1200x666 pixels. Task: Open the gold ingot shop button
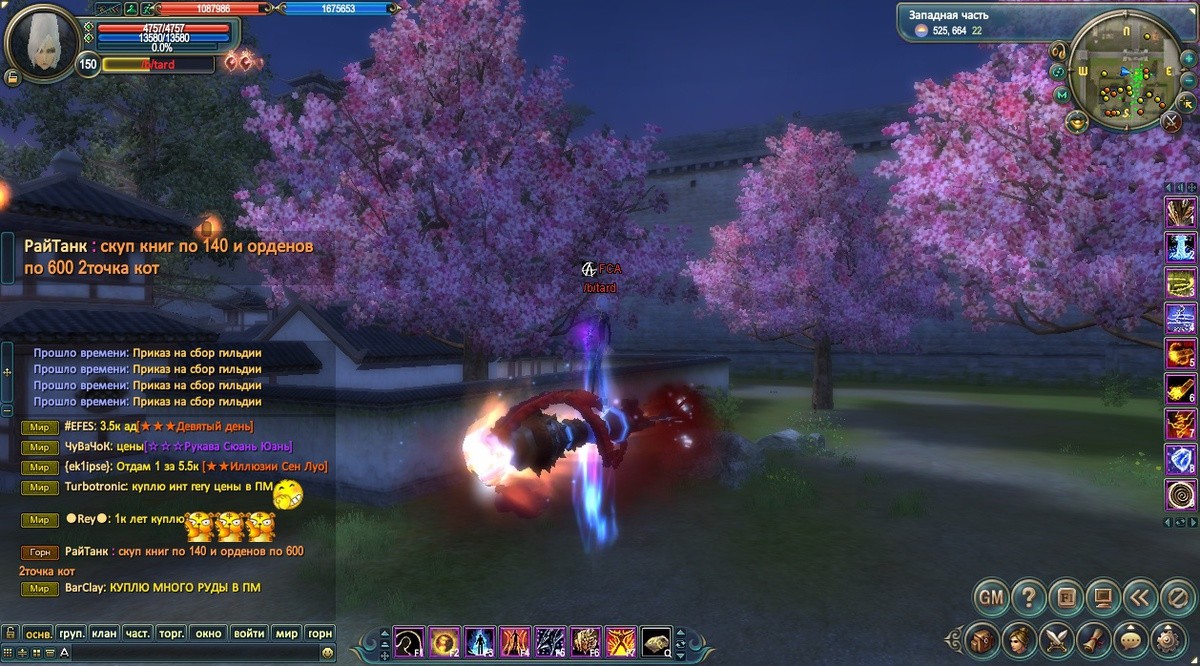(x=1078, y=122)
